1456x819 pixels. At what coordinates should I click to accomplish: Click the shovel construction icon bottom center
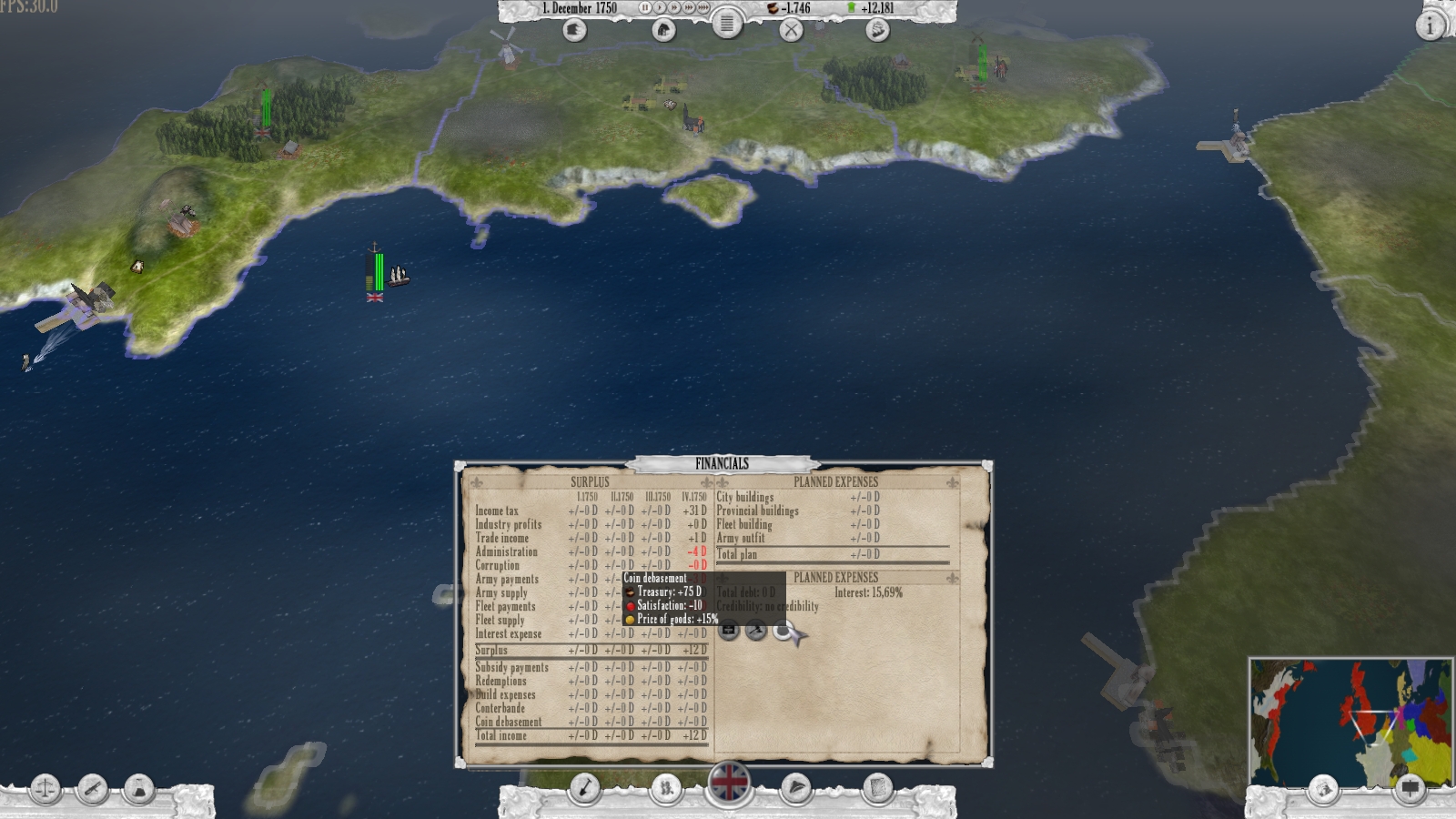(587, 788)
